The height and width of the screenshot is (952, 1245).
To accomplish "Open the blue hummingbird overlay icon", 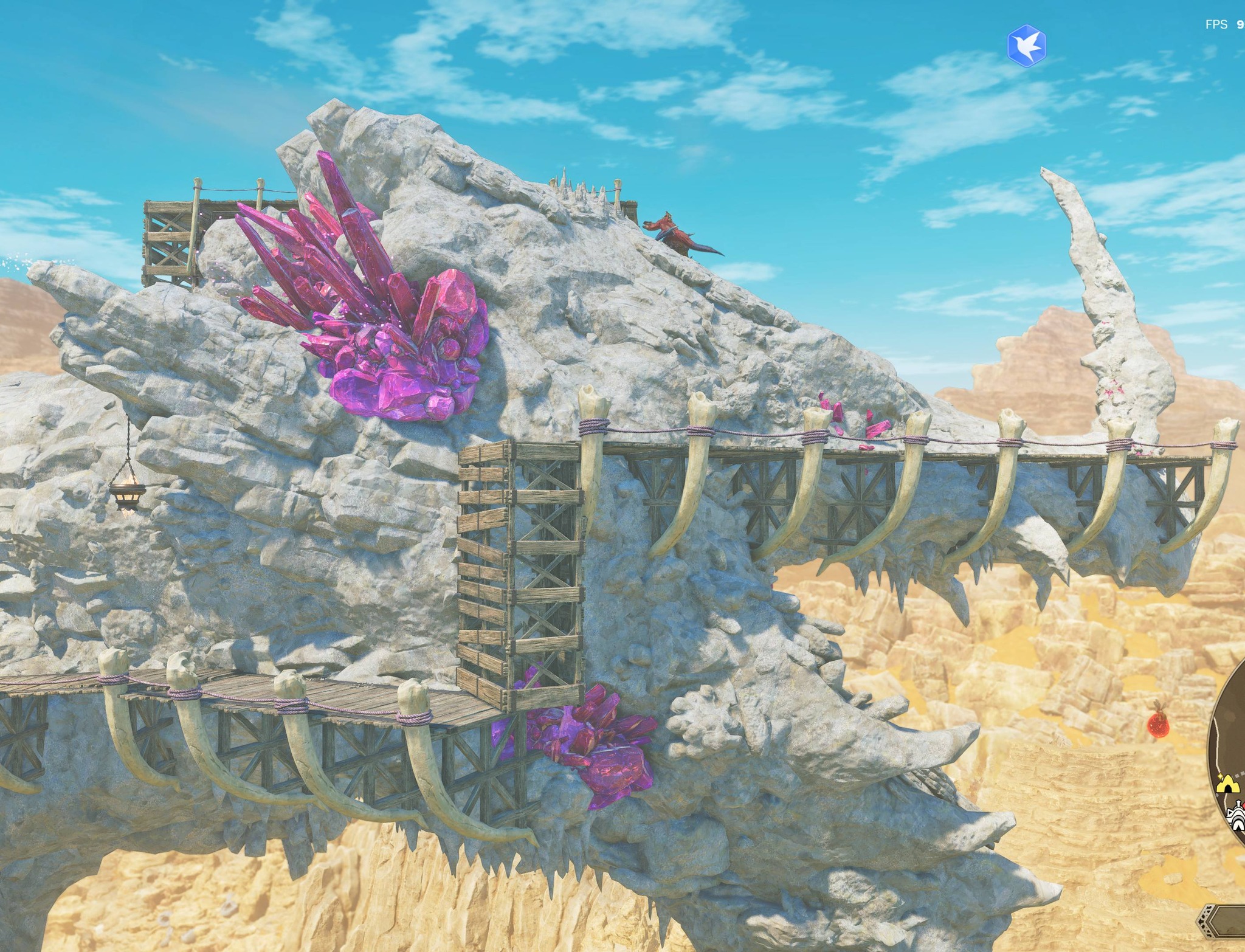I will coord(1026,46).
